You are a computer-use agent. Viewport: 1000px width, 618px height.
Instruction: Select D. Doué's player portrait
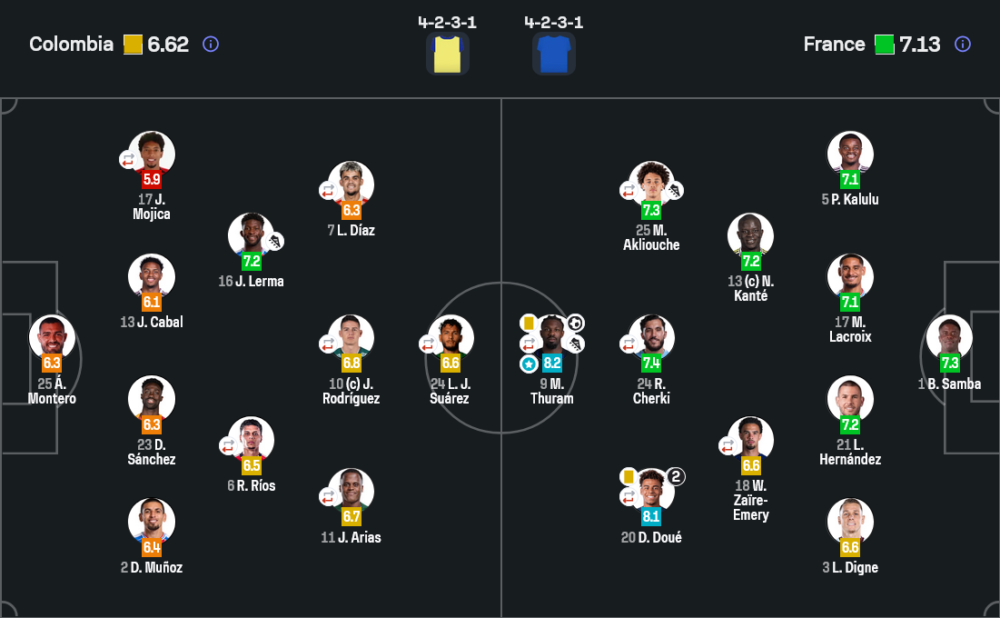pos(651,489)
